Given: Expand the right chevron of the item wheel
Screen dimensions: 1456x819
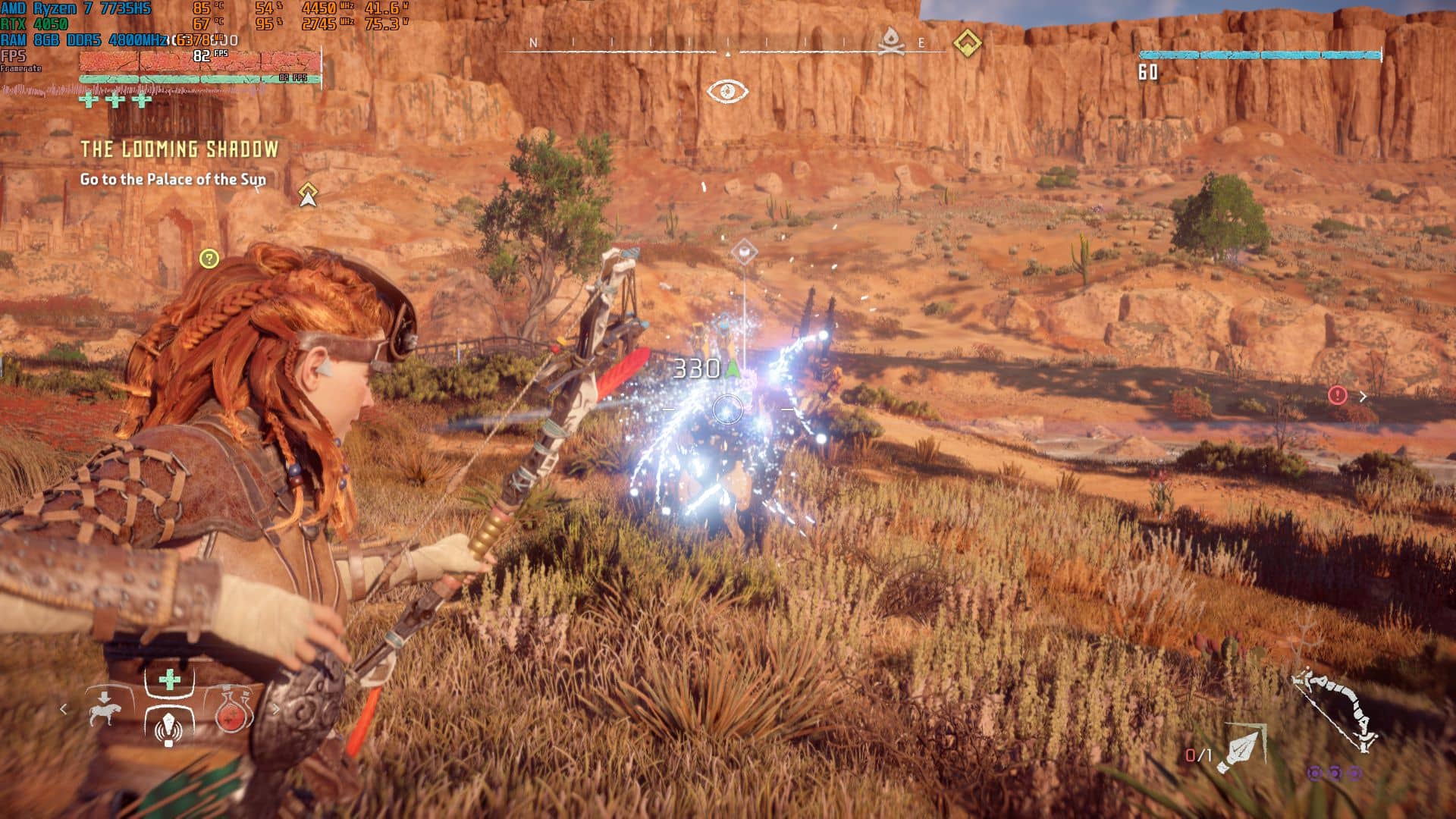Looking at the screenshot, I should coord(276,710).
